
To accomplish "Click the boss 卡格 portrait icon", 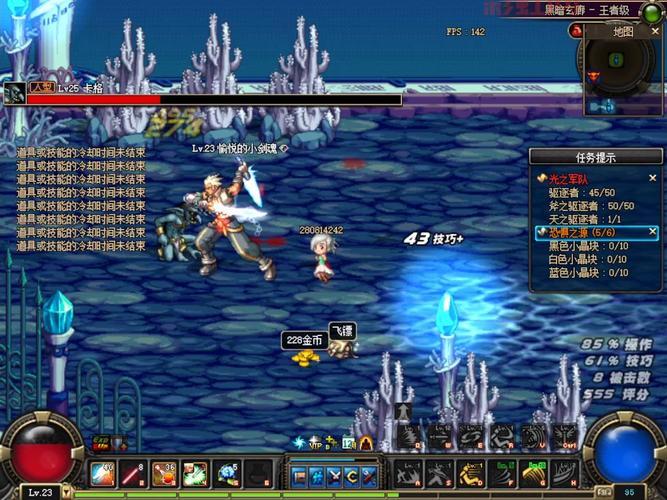I will [14, 94].
